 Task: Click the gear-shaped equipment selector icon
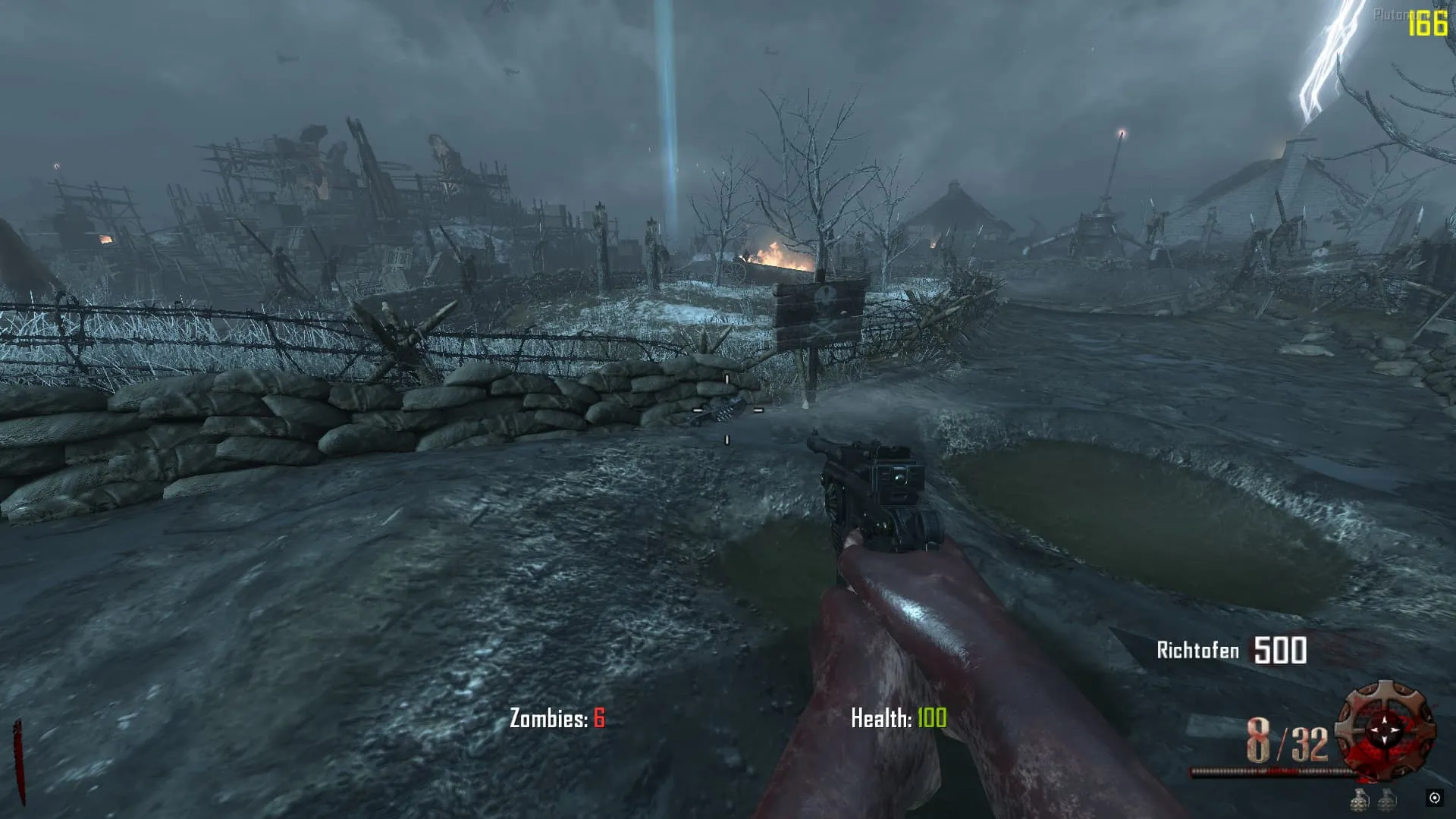(x=1385, y=730)
